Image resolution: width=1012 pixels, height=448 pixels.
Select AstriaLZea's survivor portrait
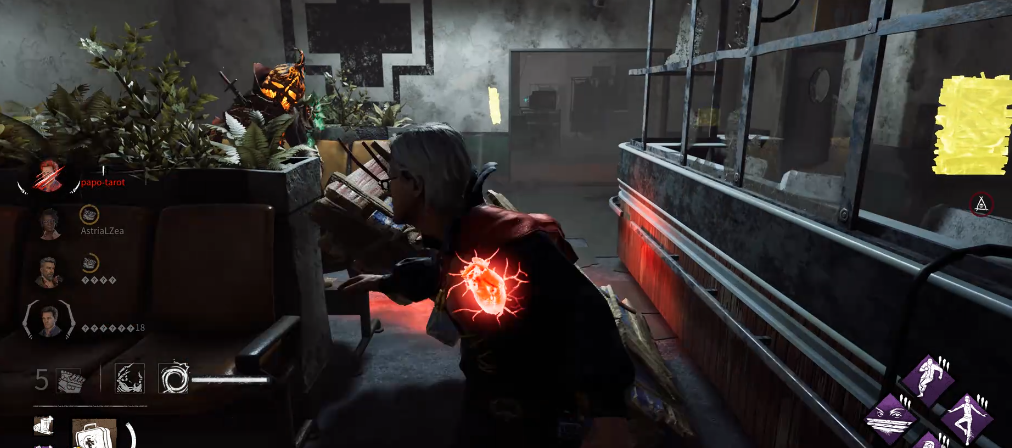pyautogui.click(x=49, y=223)
